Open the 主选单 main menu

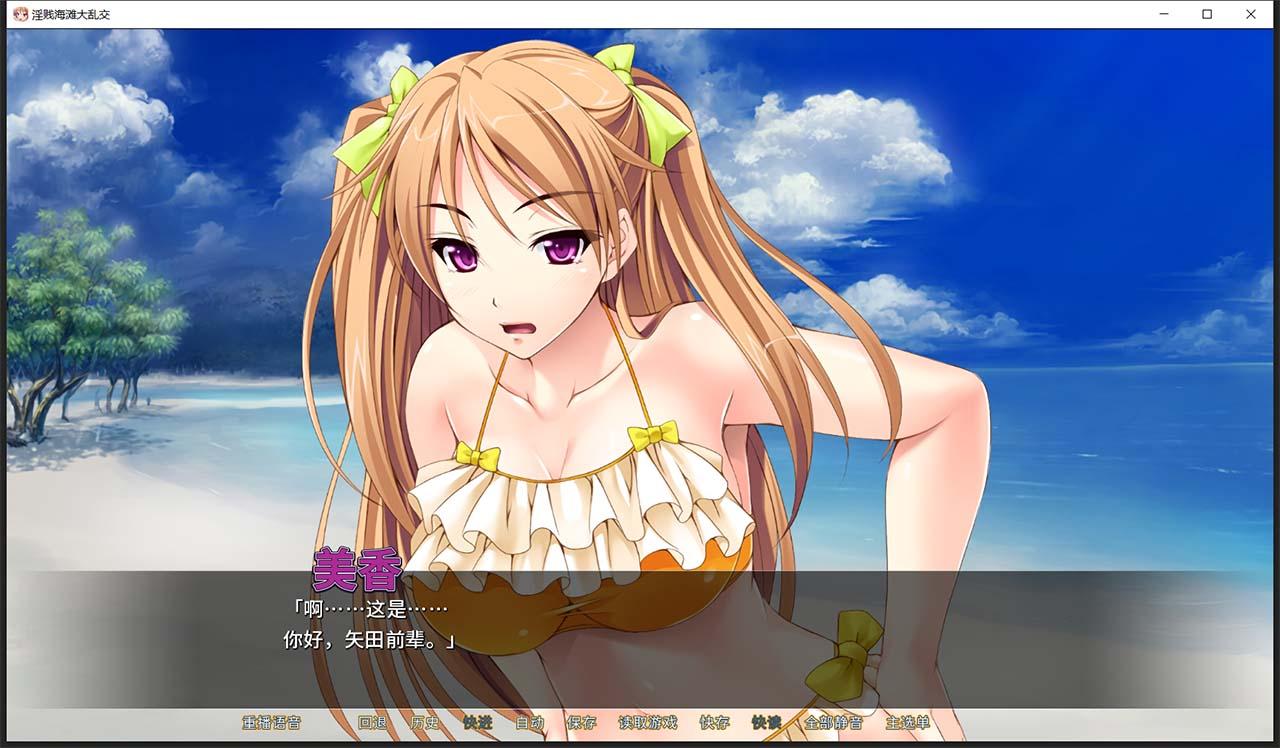pos(905,723)
